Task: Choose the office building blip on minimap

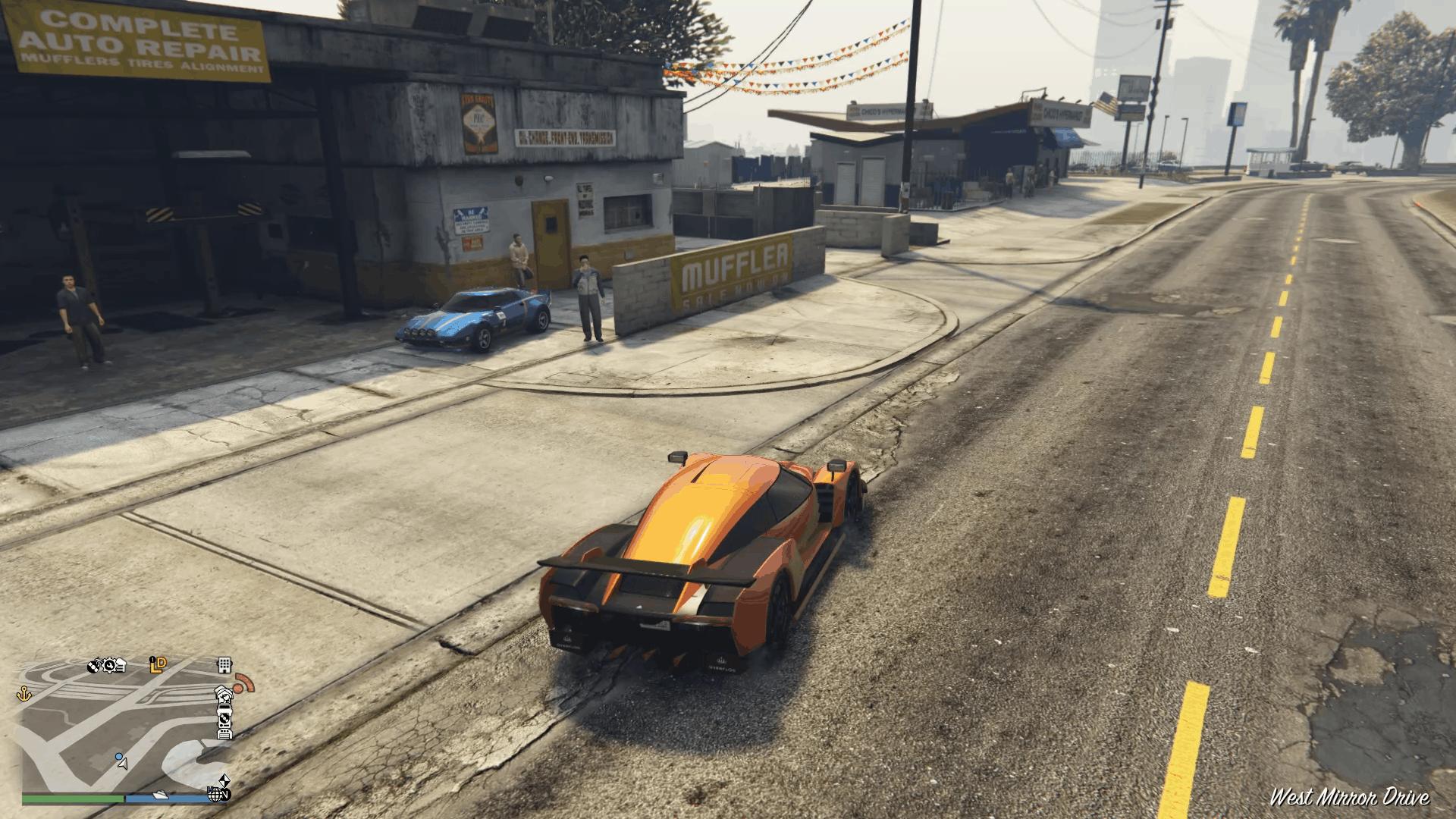Action: [x=224, y=665]
